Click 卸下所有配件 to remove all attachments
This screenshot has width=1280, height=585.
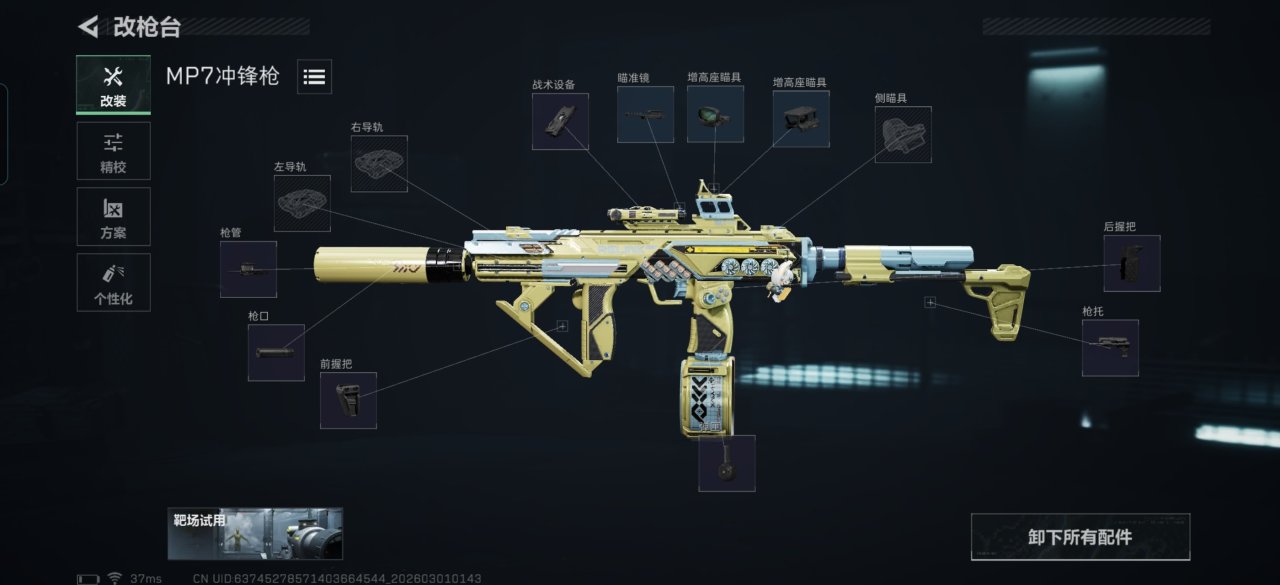[x=1080, y=537]
